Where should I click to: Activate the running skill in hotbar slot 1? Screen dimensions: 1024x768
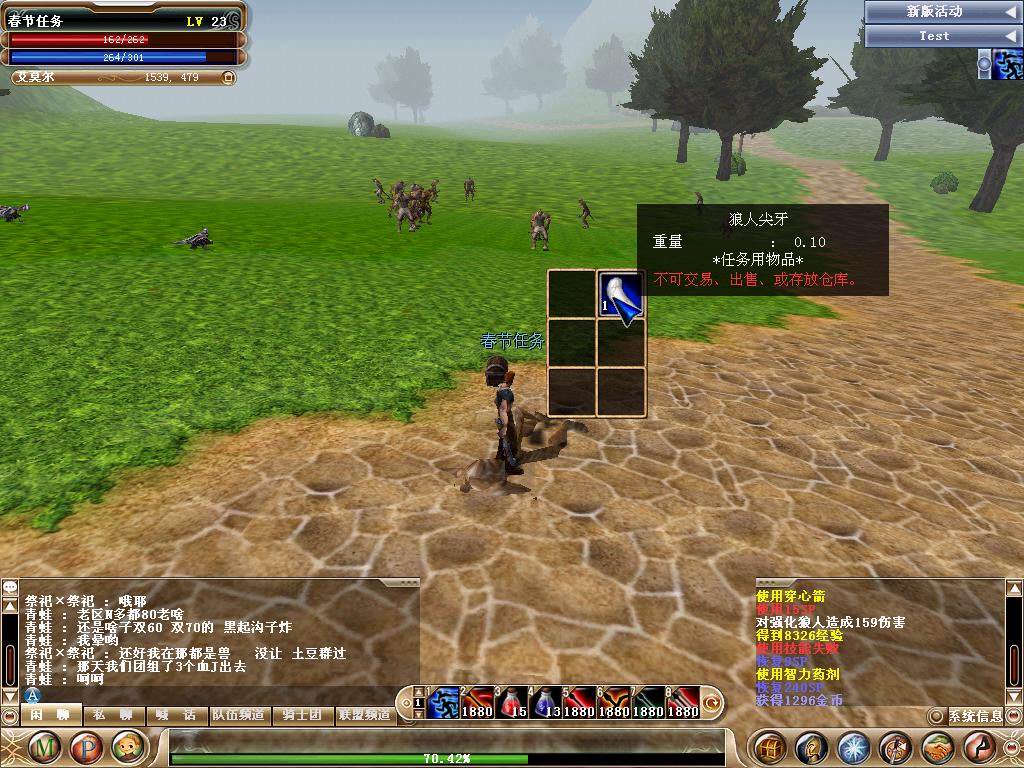point(443,703)
